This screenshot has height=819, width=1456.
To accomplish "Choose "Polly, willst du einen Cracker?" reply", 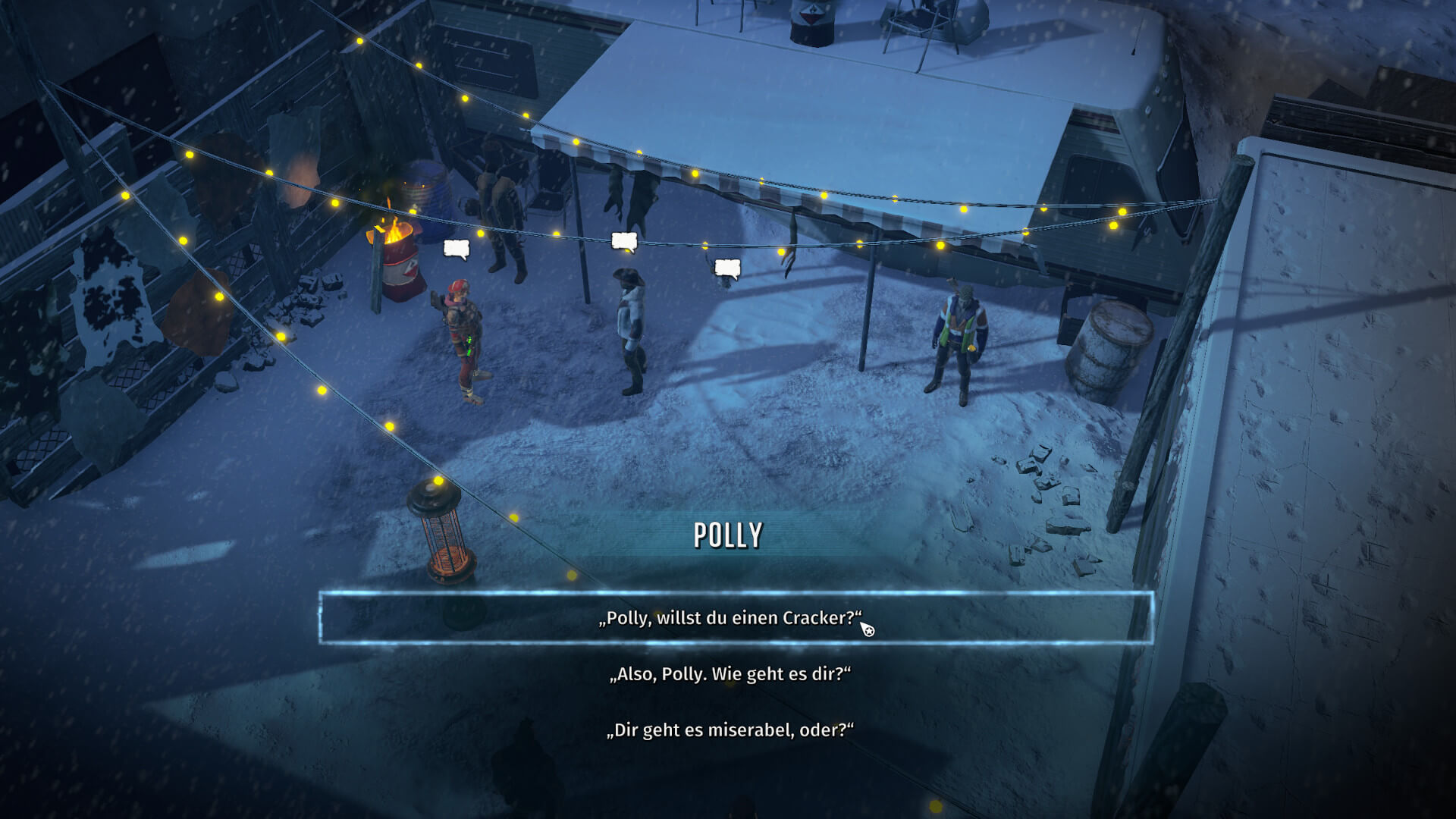I will point(730,618).
